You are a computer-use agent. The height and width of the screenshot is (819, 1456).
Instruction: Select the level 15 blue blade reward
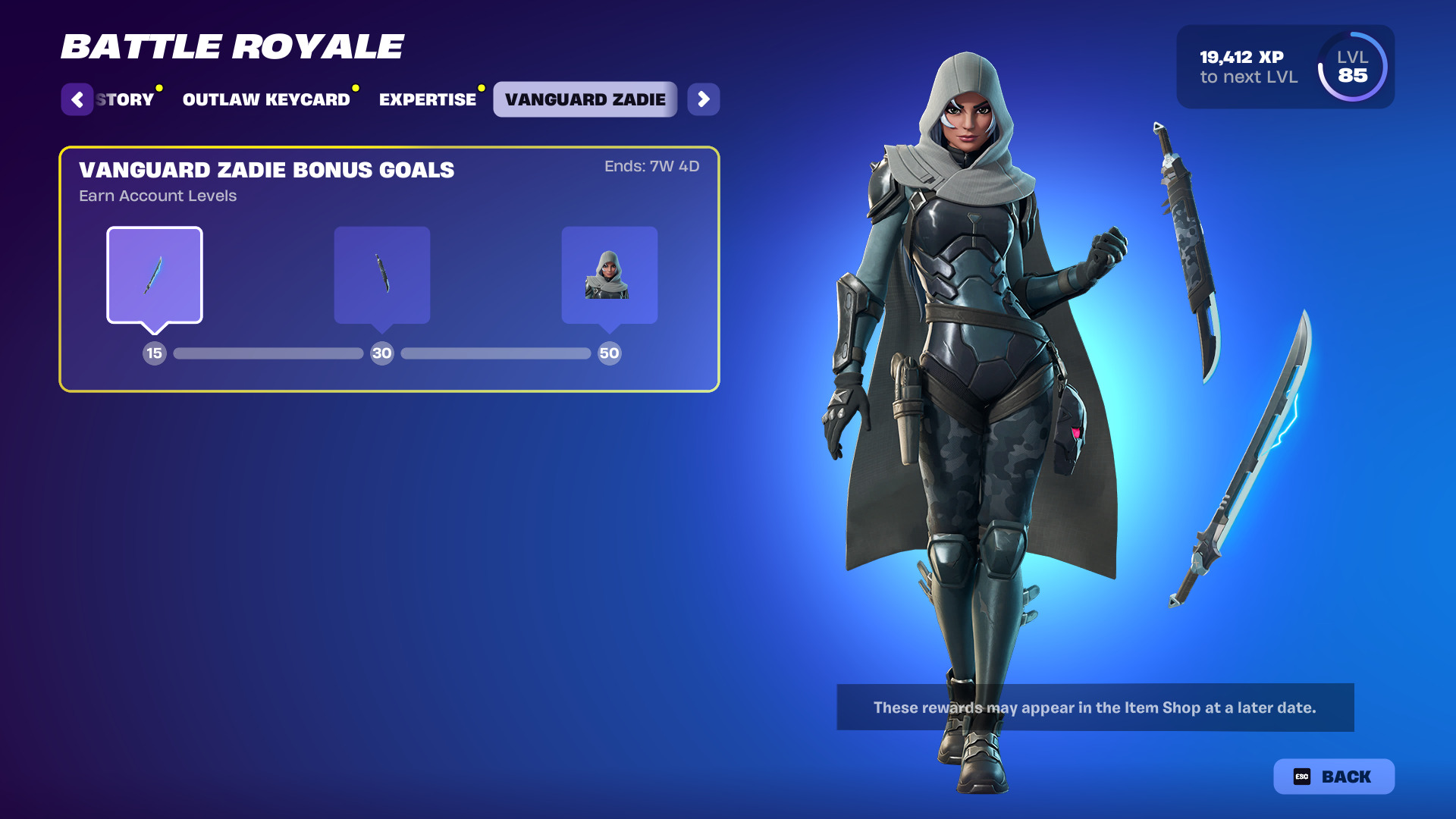point(155,275)
